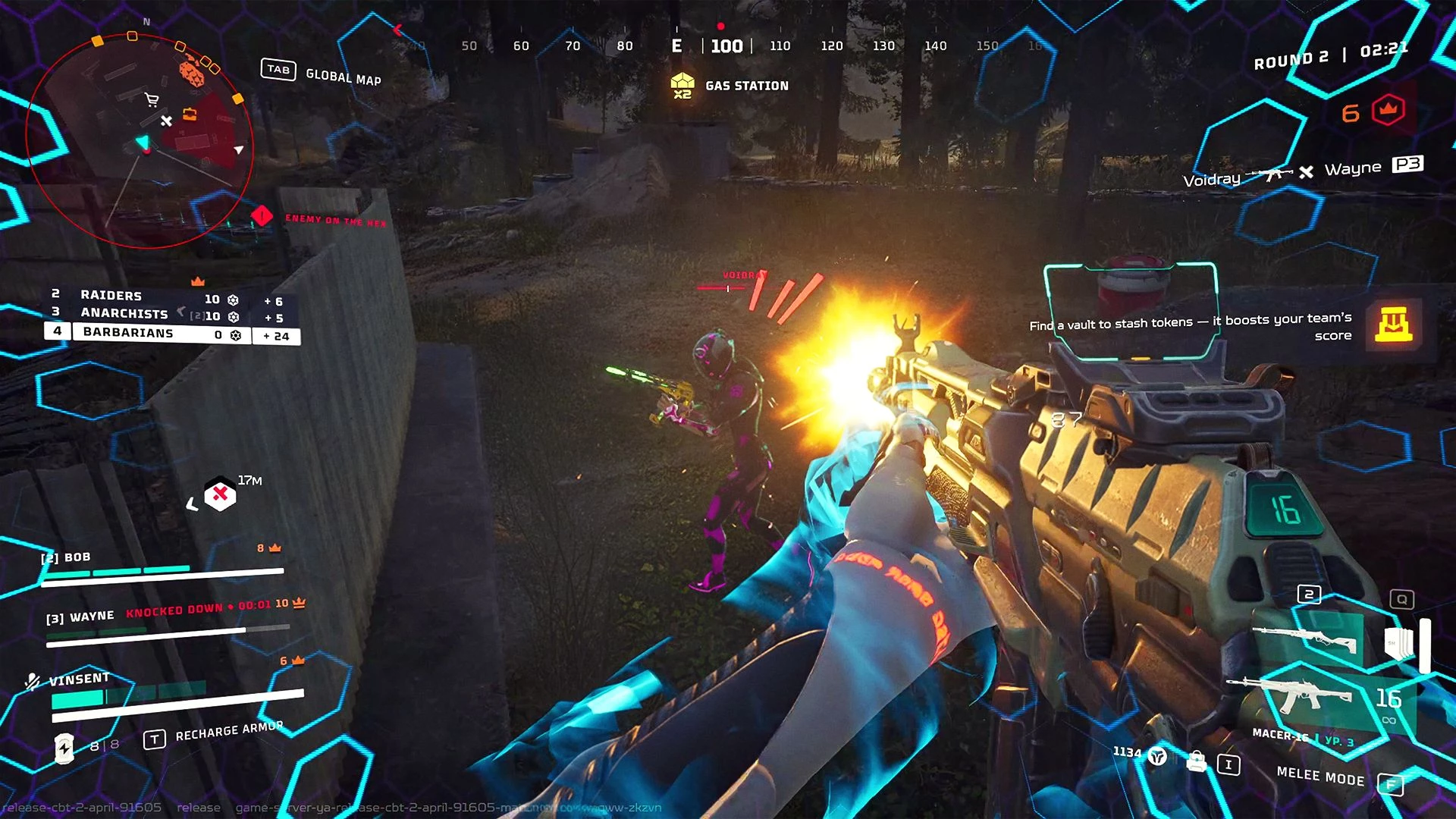Select the Anarchists team scoreboard row
Image resolution: width=1456 pixels, height=819 pixels.
[x=171, y=315]
